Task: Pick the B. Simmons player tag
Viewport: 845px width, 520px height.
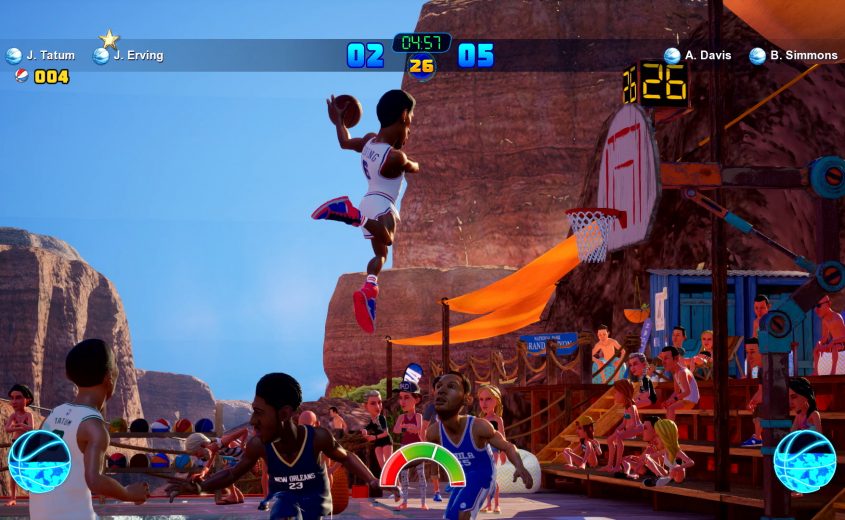Action: tap(793, 56)
